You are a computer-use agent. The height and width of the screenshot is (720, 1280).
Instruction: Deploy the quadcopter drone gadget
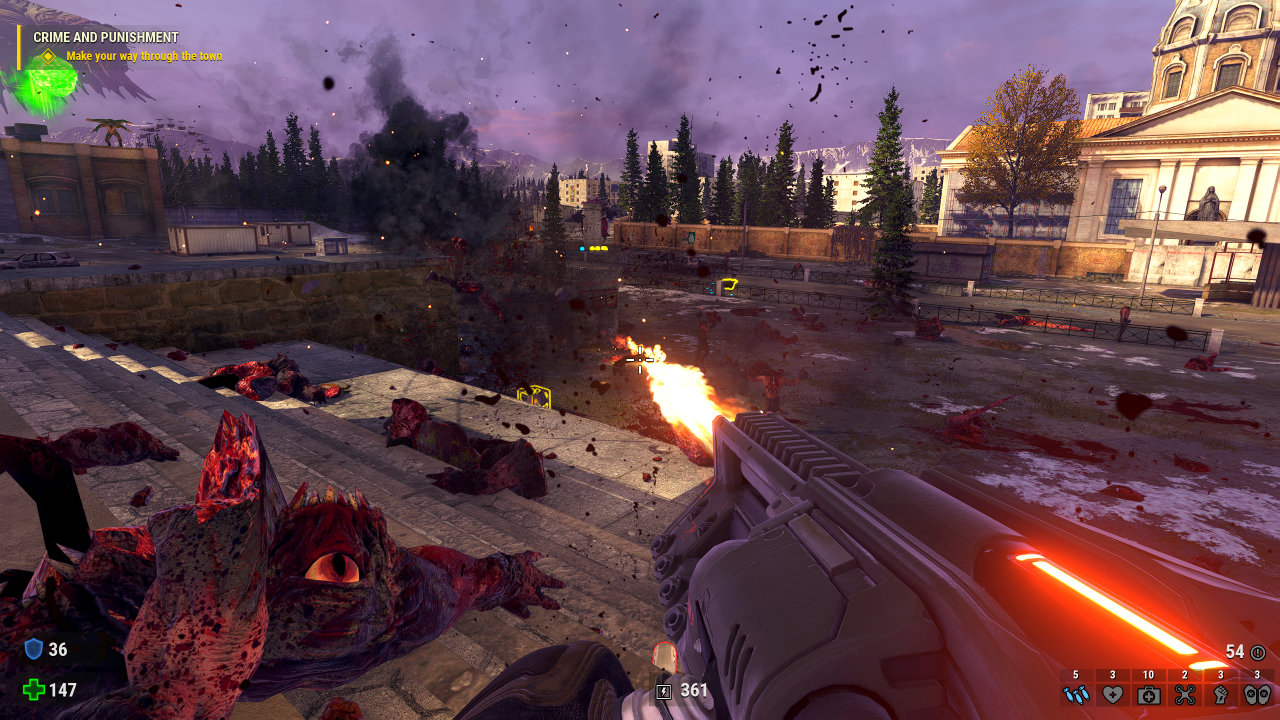(x=1185, y=694)
